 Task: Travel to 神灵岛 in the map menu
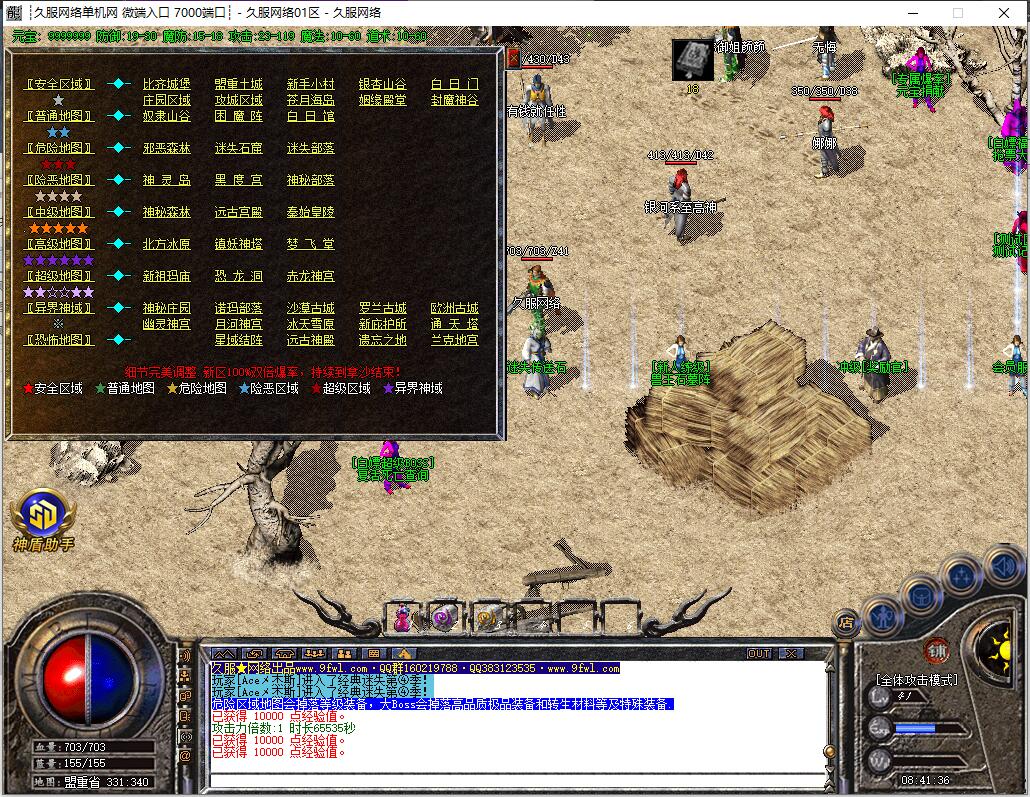point(166,180)
